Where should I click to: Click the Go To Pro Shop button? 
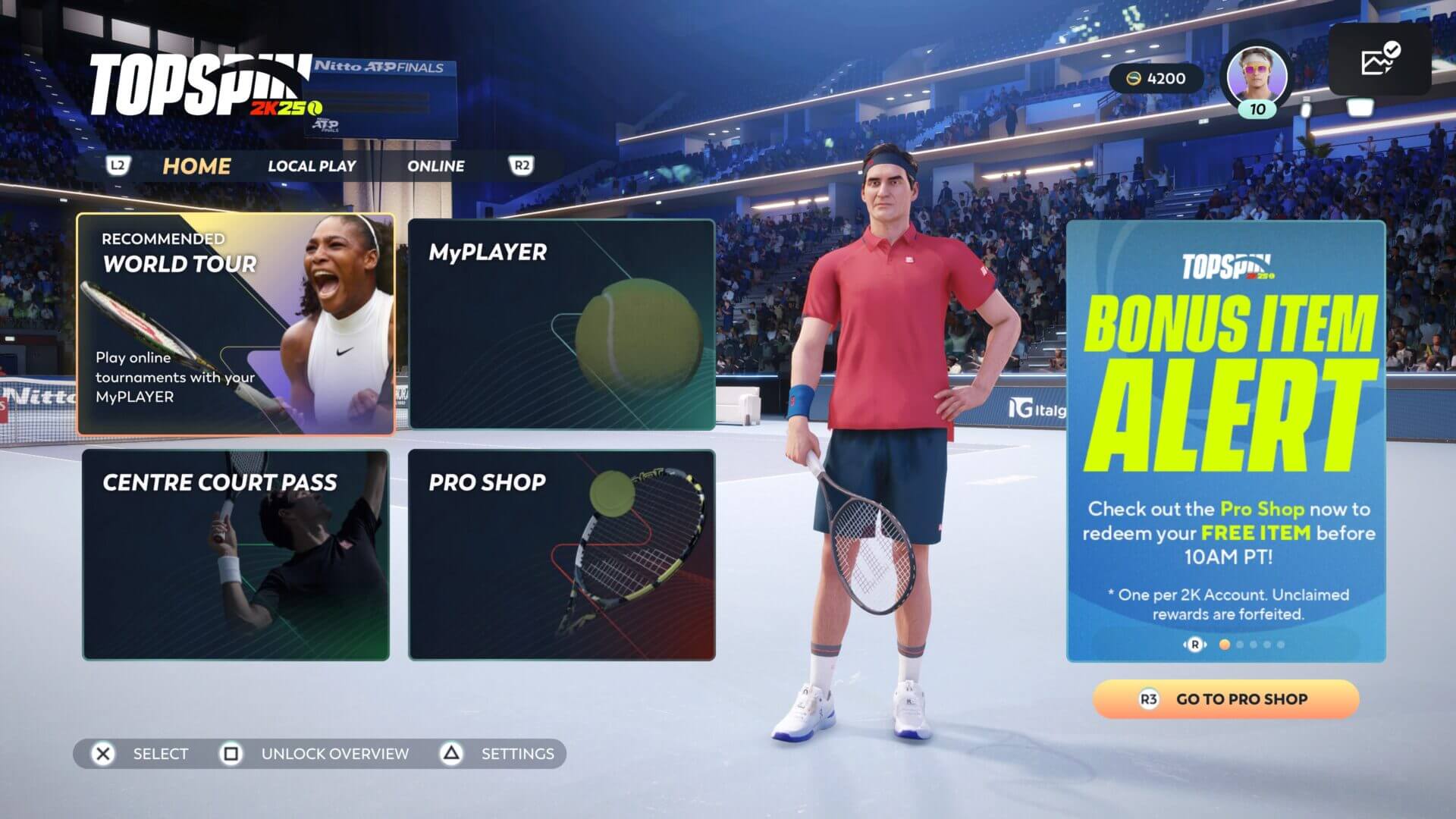[1225, 699]
